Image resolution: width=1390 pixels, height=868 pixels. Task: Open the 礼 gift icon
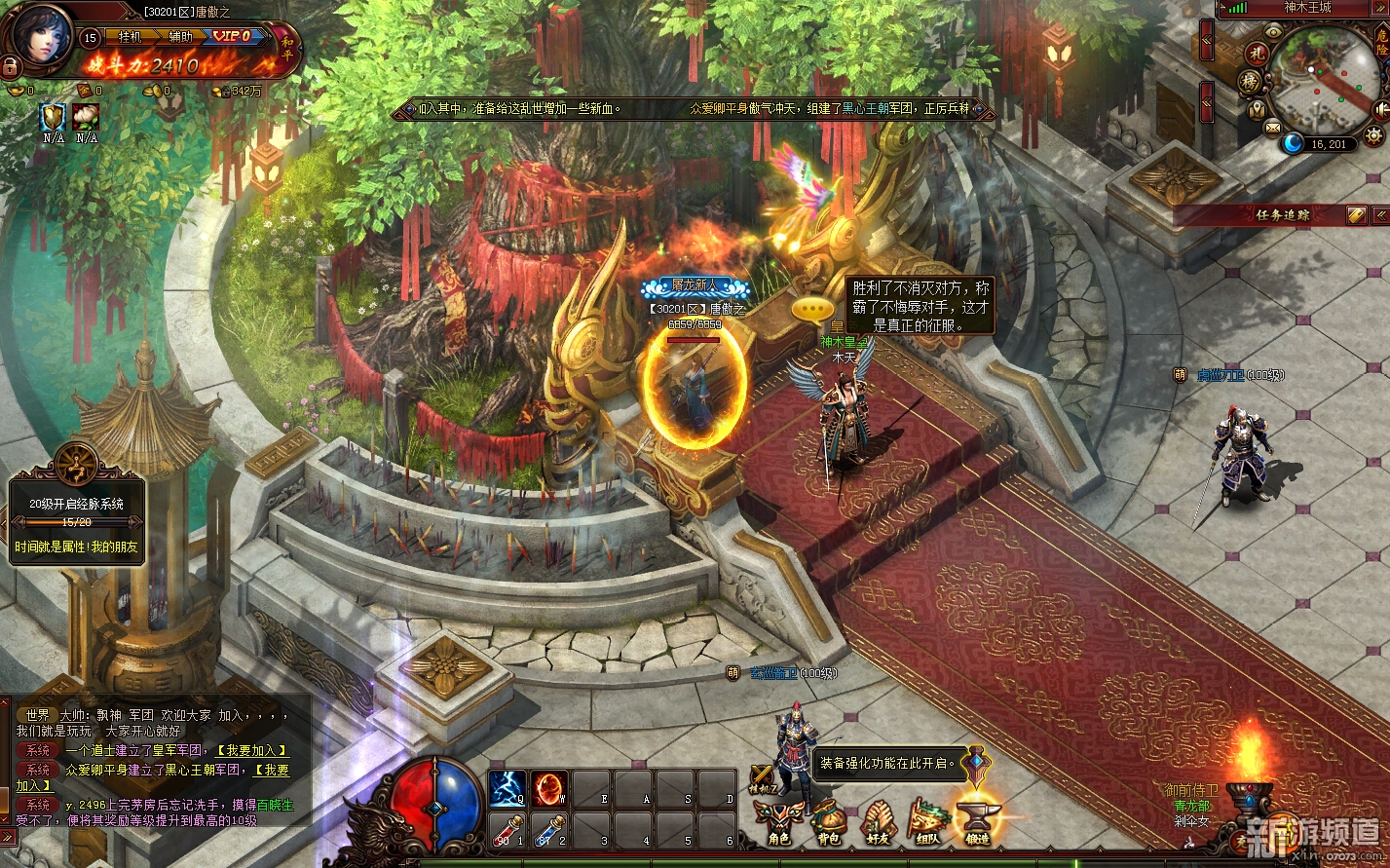(x=1255, y=54)
